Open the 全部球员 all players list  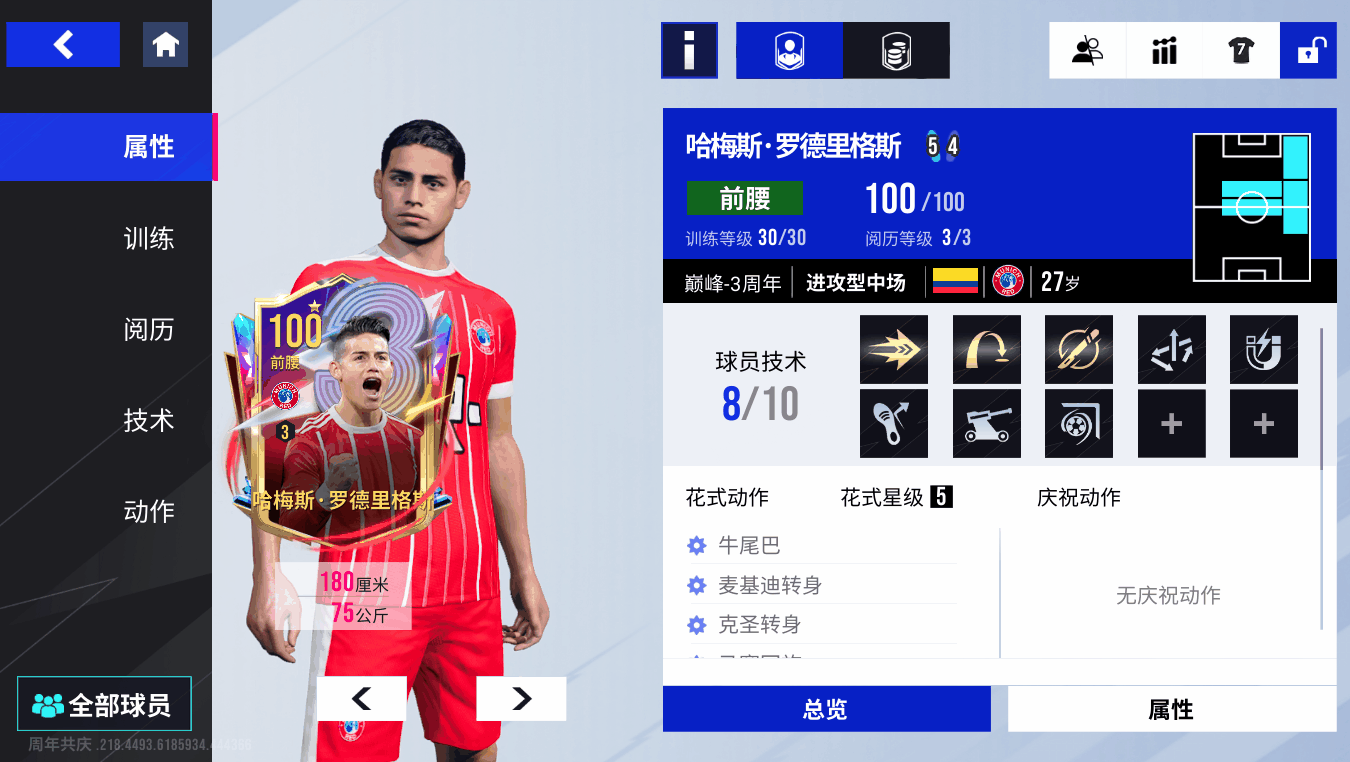[x=104, y=705]
